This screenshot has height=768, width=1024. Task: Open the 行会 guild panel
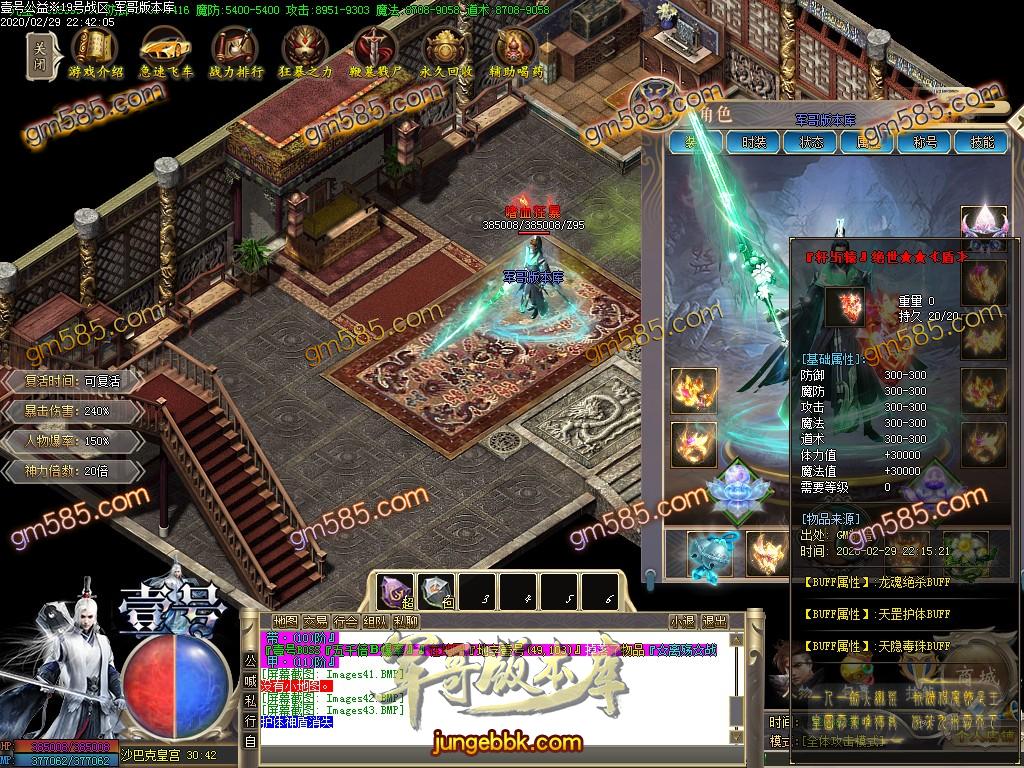(346, 622)
